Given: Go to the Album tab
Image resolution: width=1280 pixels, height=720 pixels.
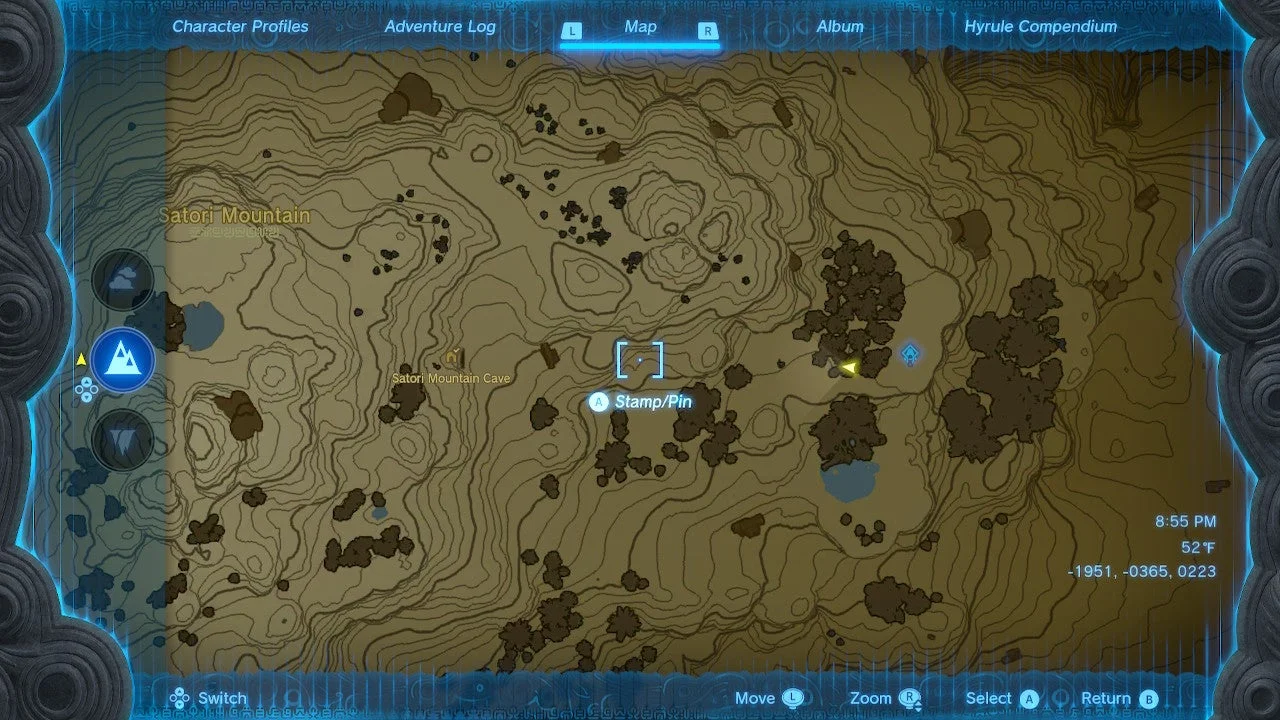Looking at the screenshot, I should (x=840, y=27).
